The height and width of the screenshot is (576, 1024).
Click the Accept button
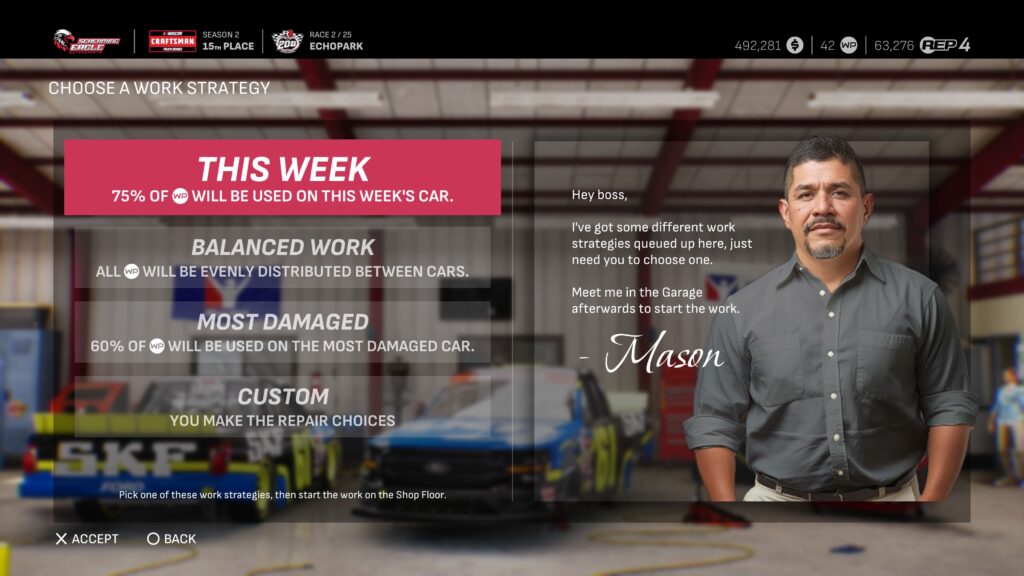click(87, 539)
